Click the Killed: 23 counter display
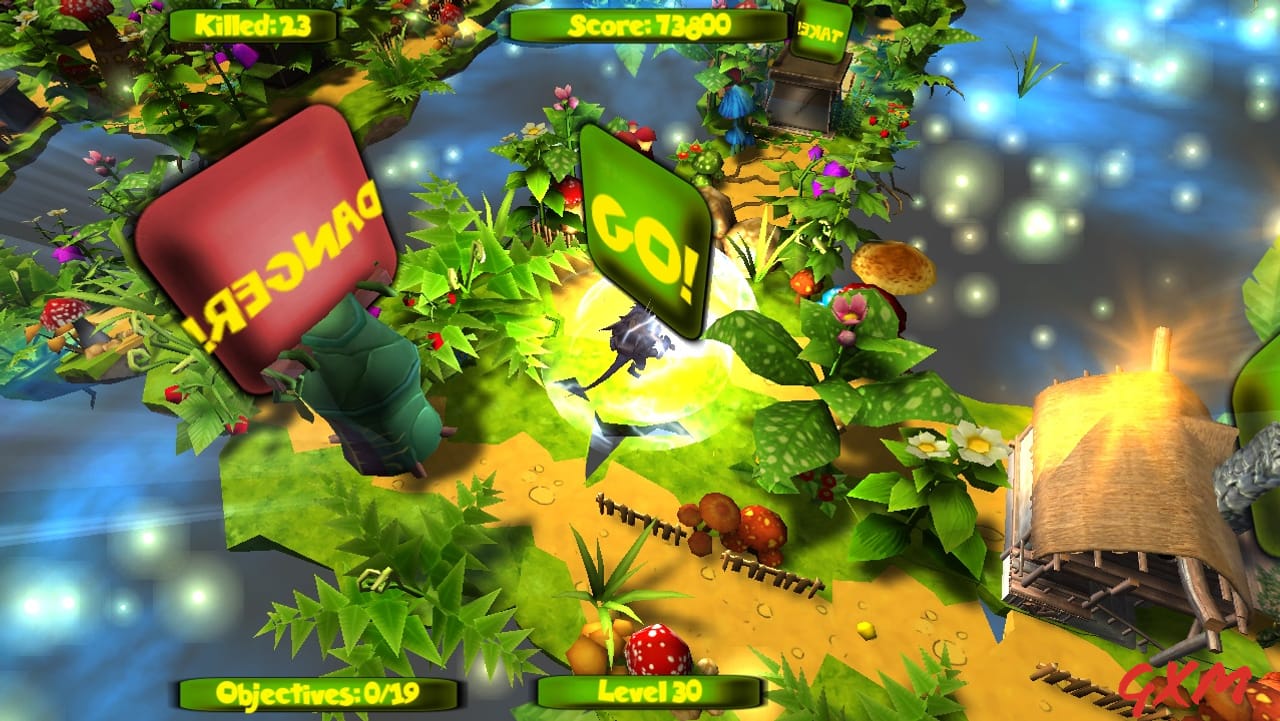The image size is (1280, 721). pyautogui.click(x=251, y=24)
